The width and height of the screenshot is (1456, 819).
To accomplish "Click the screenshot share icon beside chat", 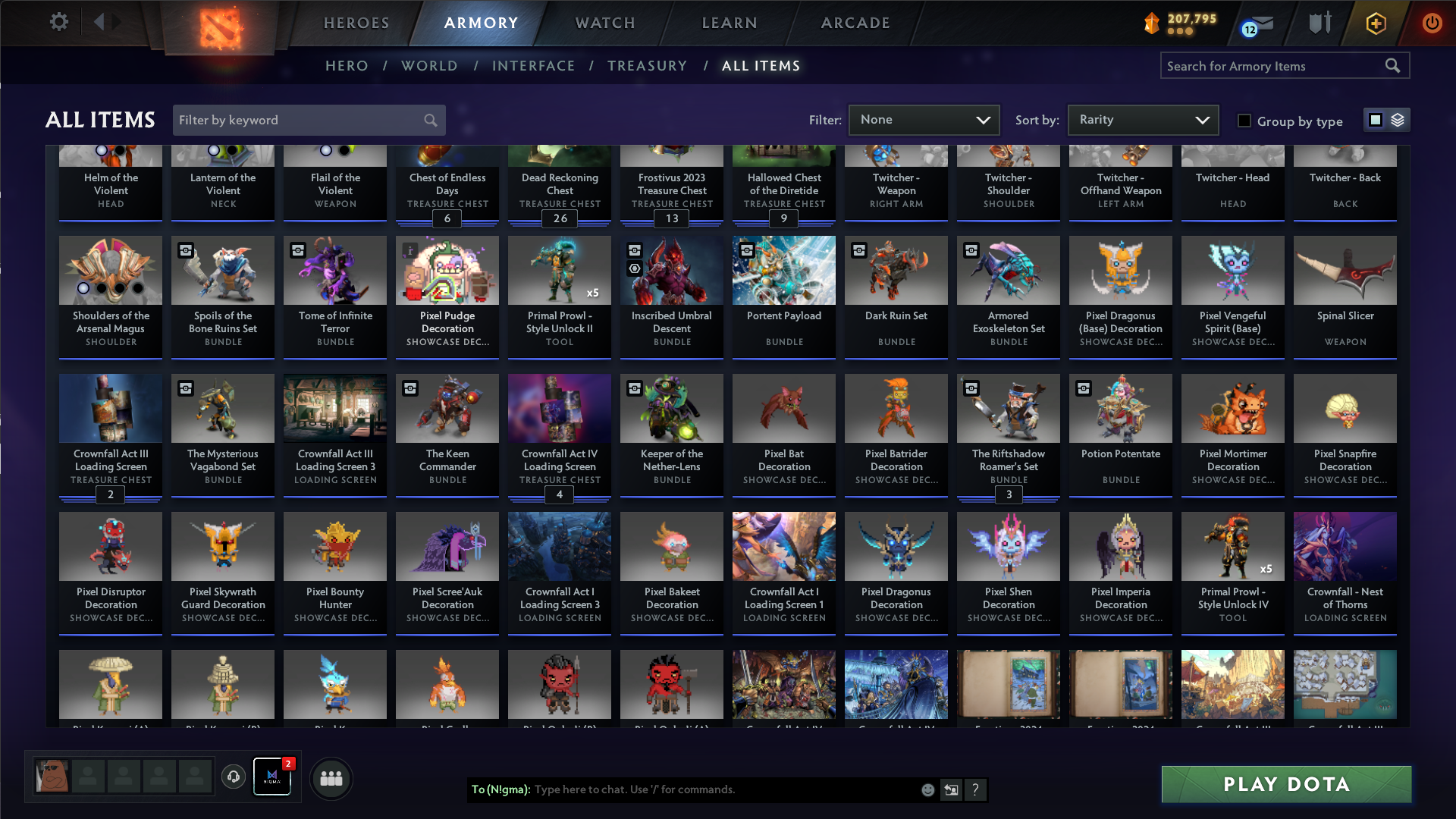I will (951, 789).
